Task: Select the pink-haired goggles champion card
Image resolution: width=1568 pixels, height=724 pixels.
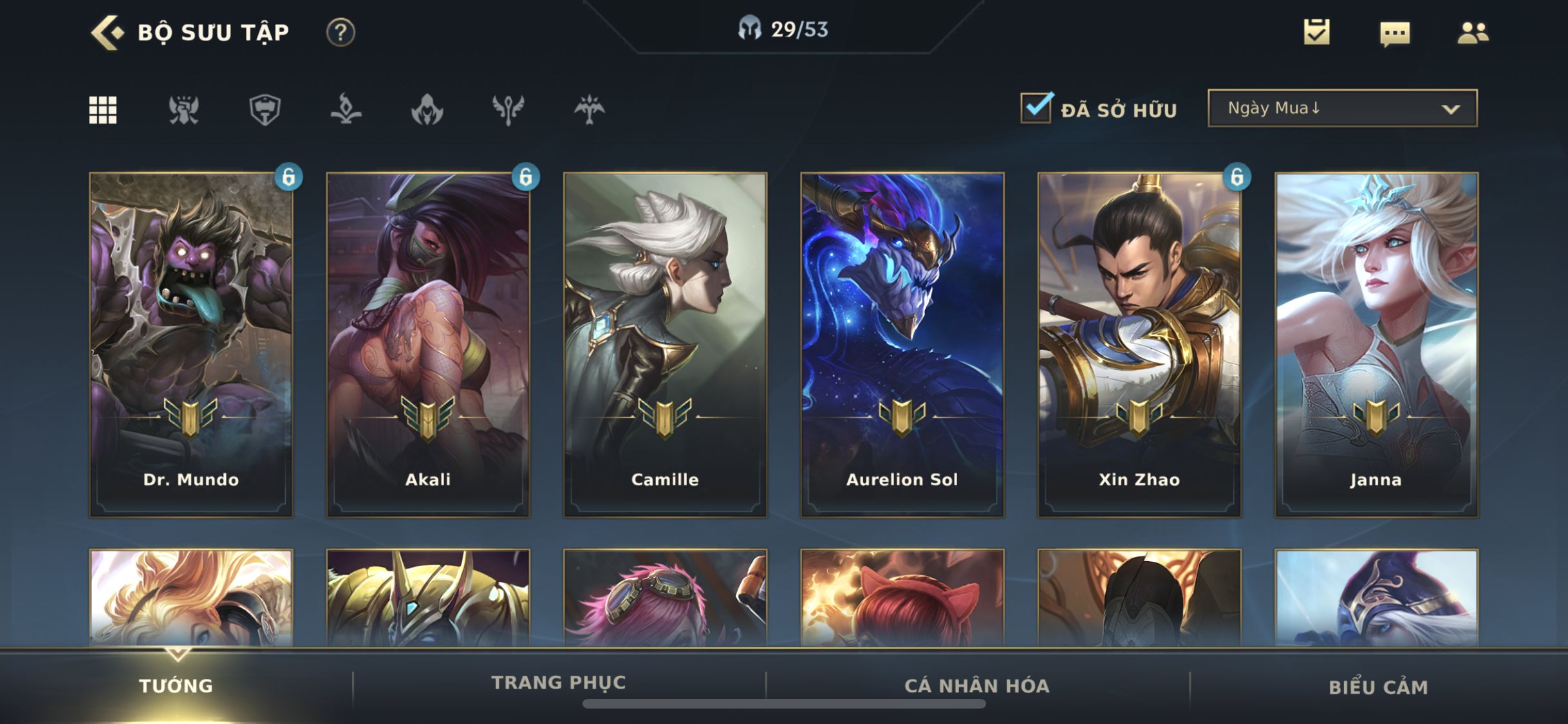Action: [665, 599]
